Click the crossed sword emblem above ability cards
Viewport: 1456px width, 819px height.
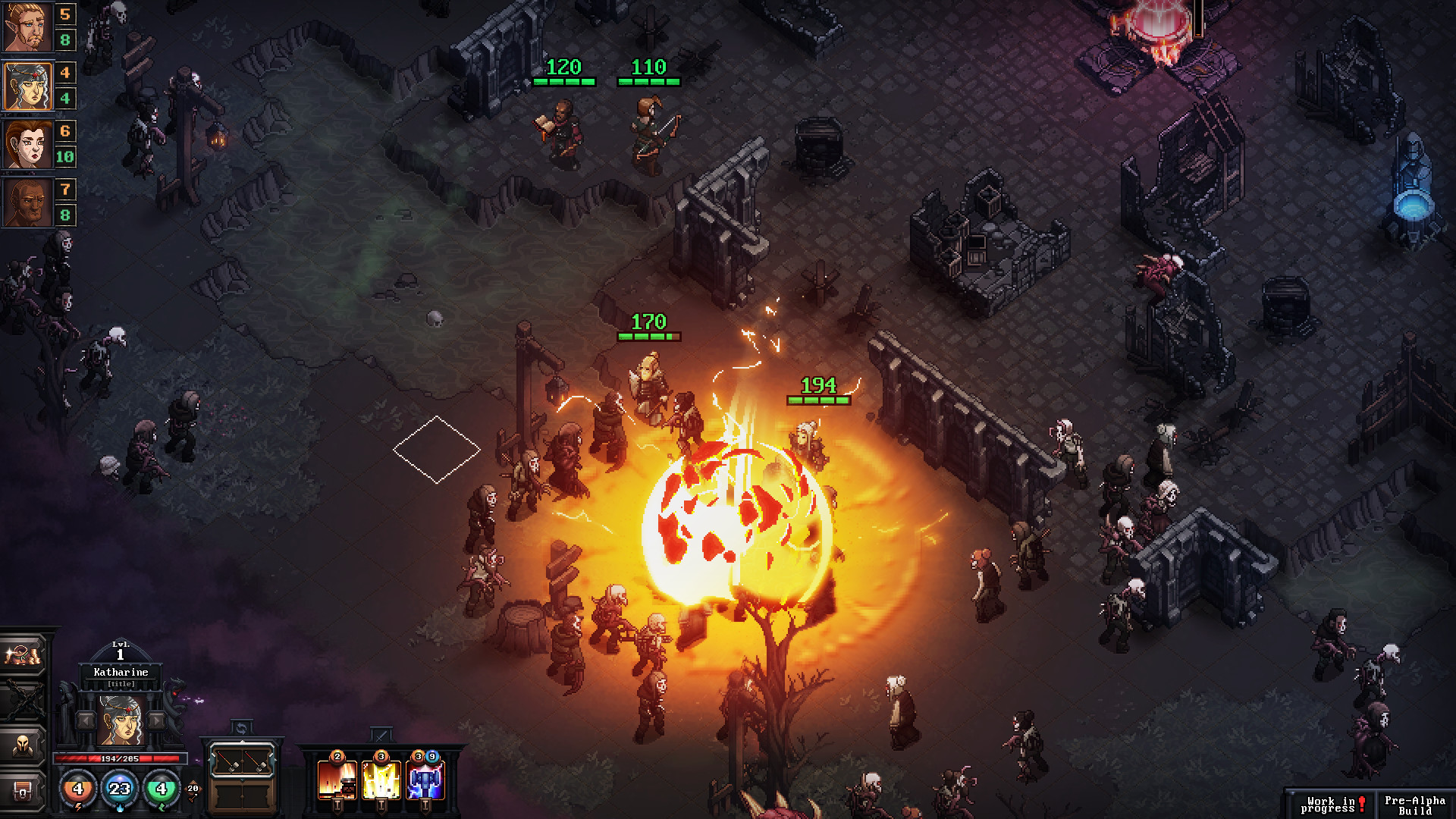coord(380,734)
